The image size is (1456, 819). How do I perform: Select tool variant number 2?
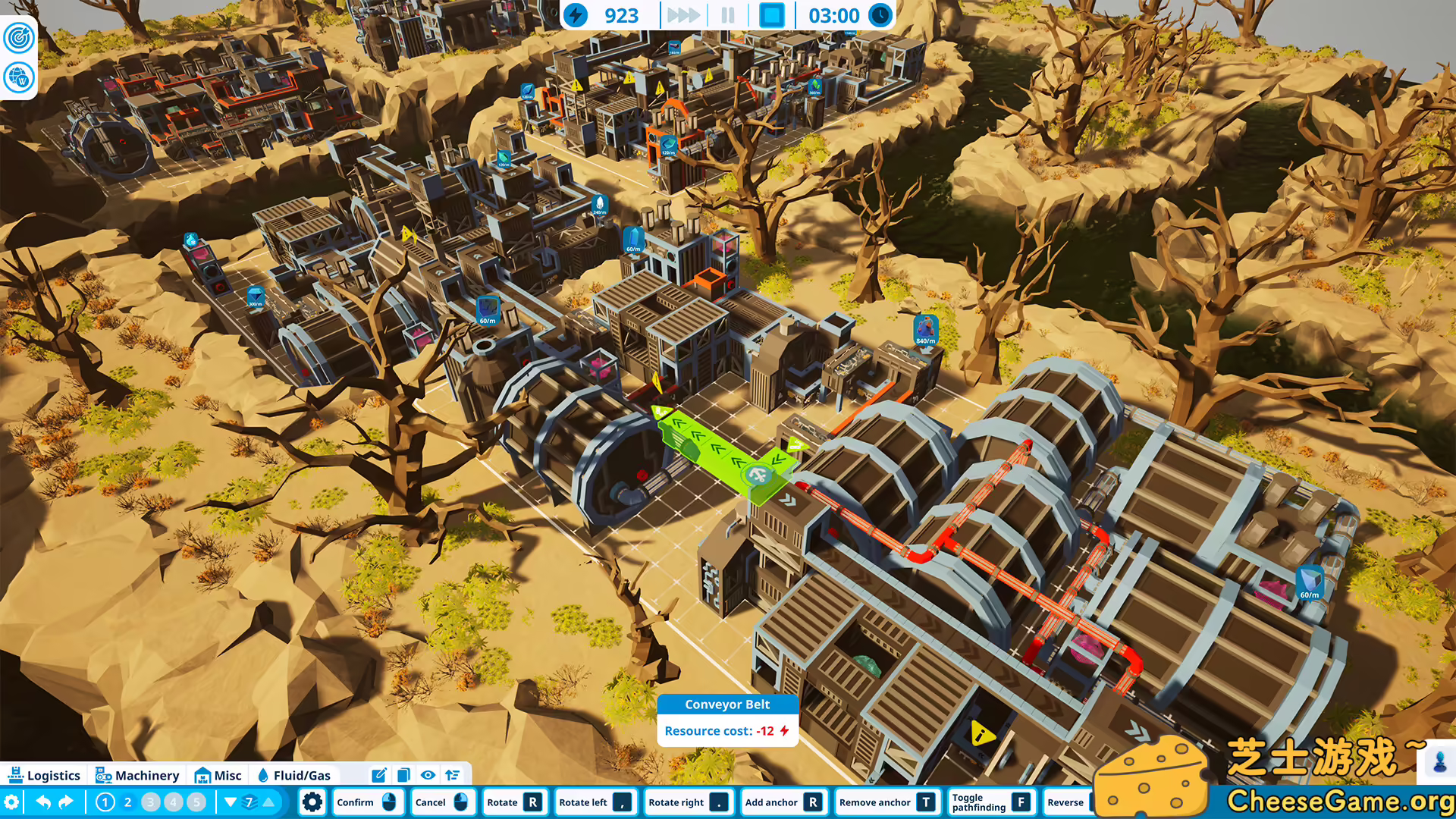[x=127, y=802]
